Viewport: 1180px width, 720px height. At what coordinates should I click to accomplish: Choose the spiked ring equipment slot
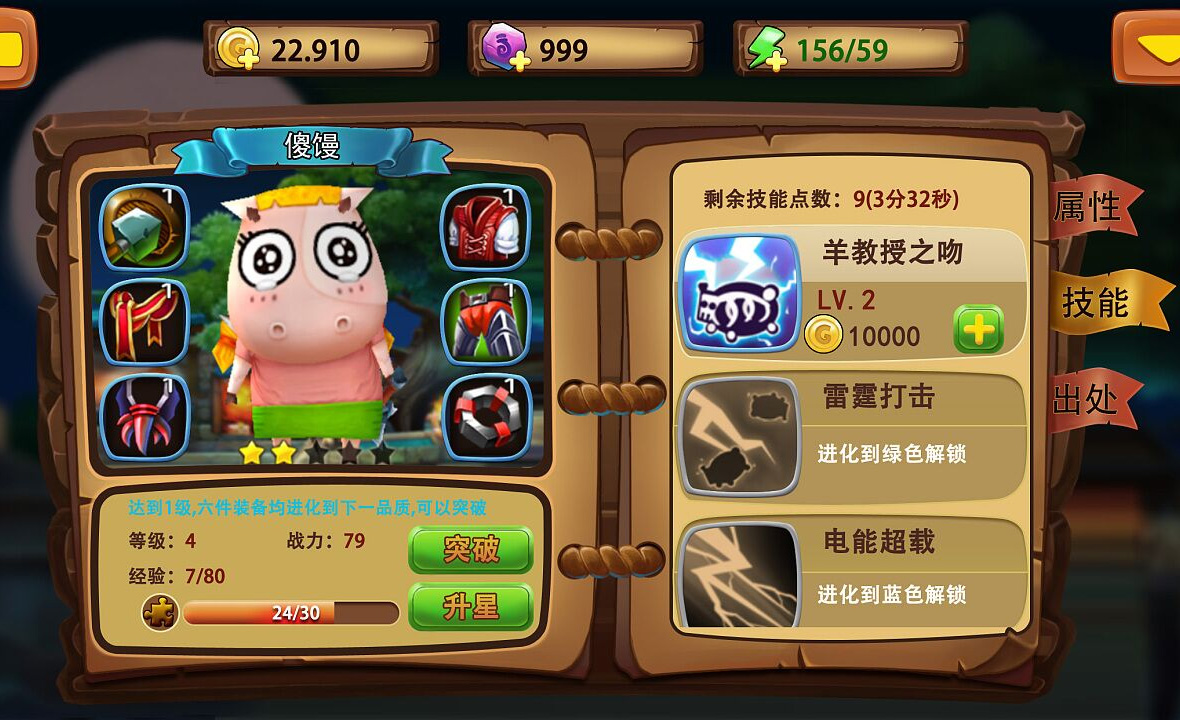point(485,416)
